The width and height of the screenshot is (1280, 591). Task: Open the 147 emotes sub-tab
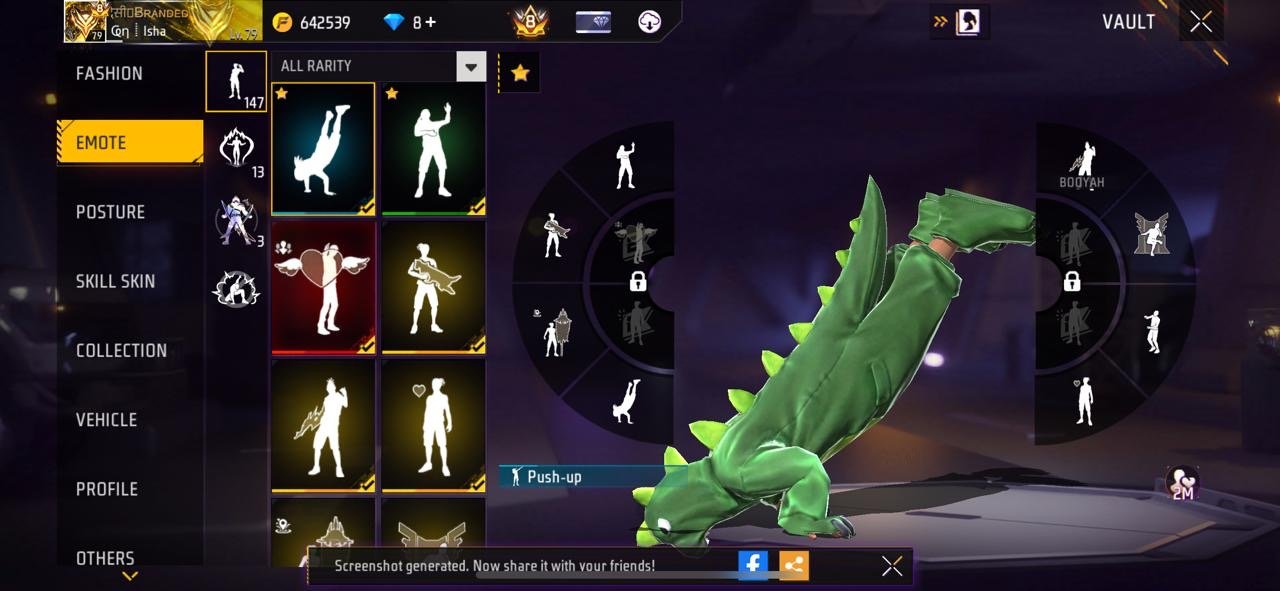pyautogui.click(x=236, y=81)
